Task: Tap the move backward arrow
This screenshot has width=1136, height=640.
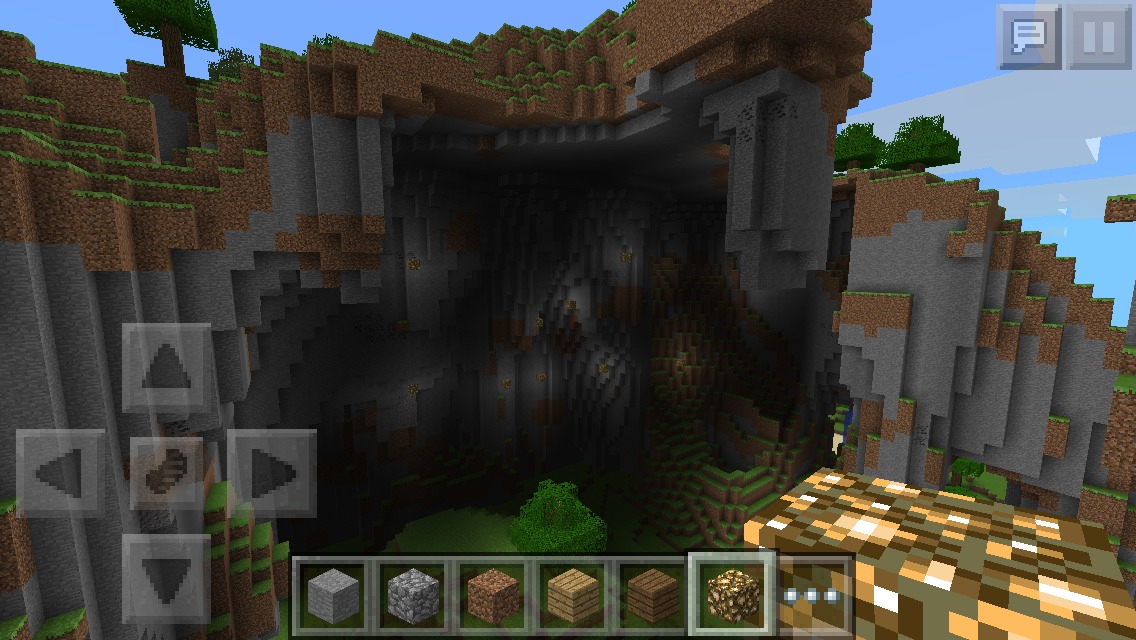Action: pos(166,578)
